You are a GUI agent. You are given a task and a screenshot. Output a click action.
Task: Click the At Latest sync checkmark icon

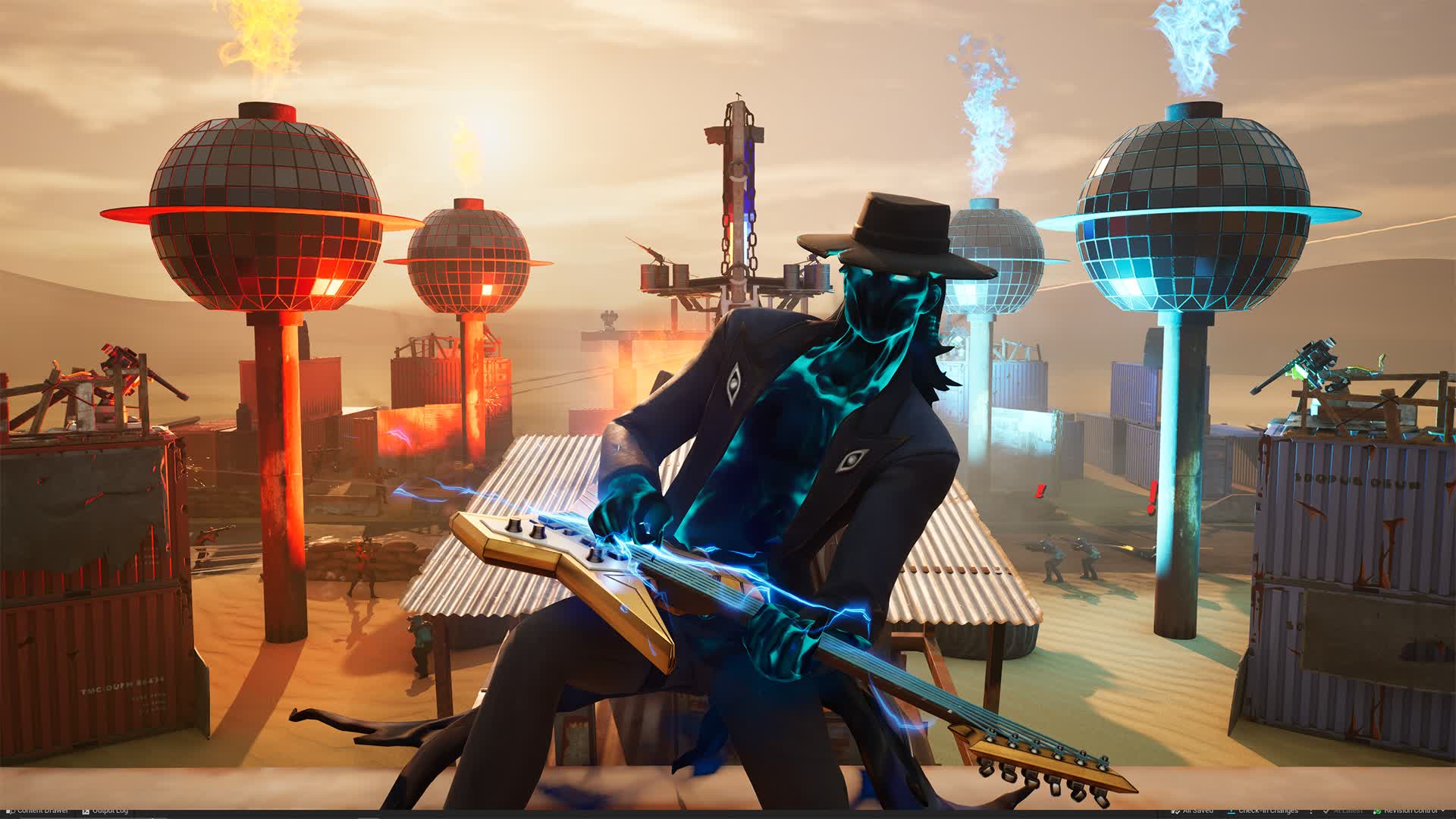pyautogui.click(x=1326, y=811)
